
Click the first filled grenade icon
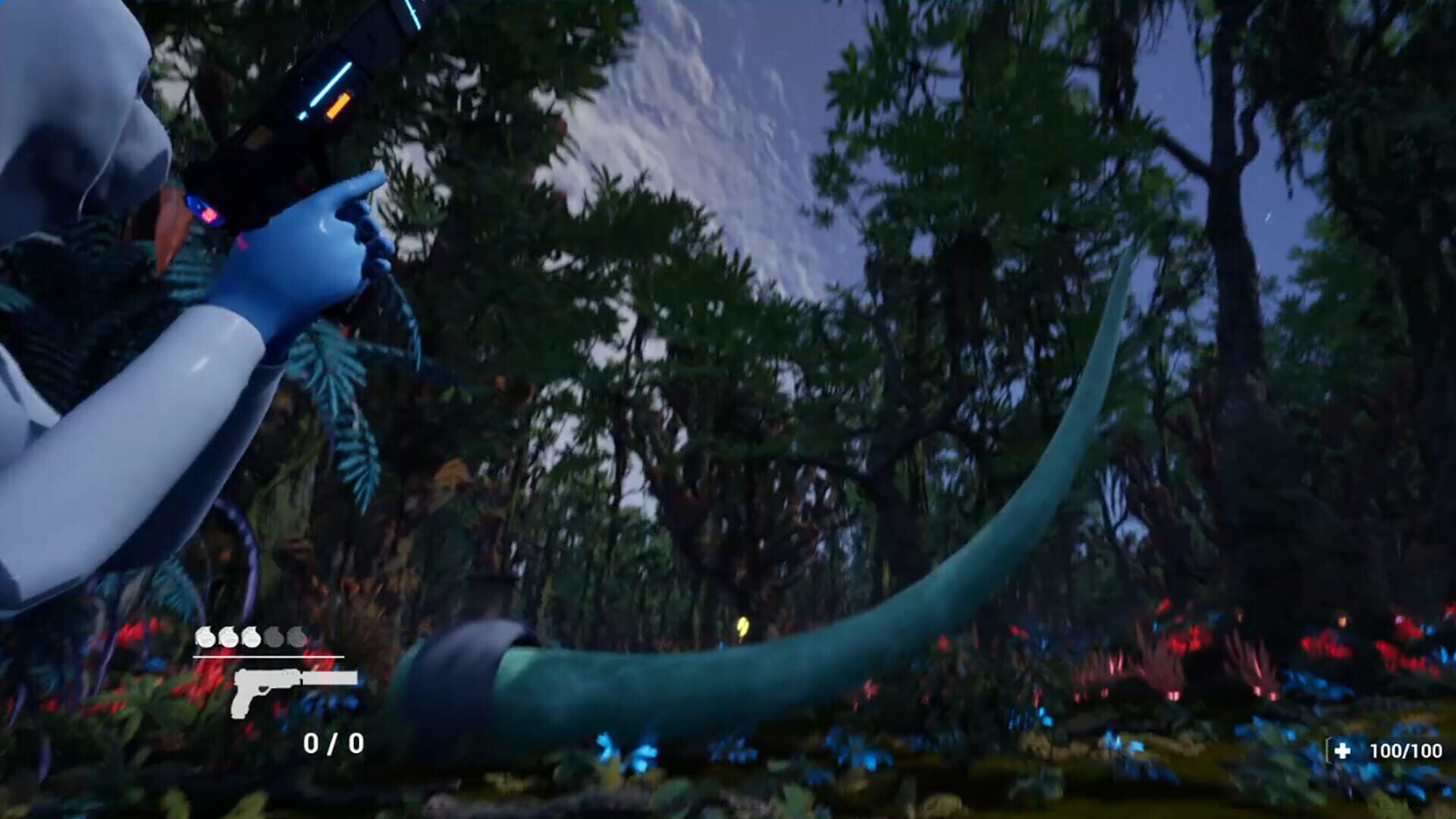pos(204,636)
